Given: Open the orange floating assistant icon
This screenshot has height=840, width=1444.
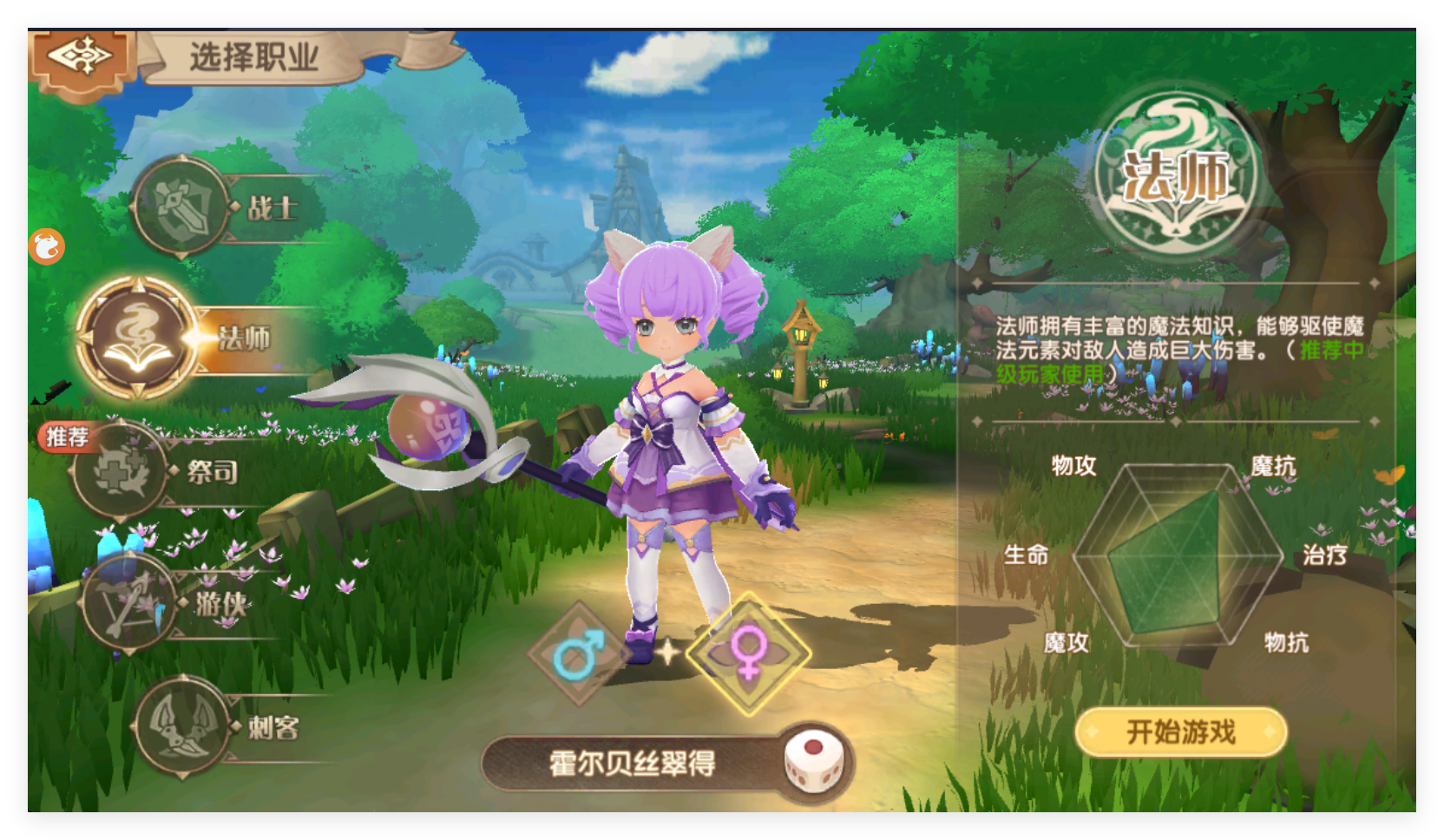Looking at the screenshot, I should (x=47, y=247).
